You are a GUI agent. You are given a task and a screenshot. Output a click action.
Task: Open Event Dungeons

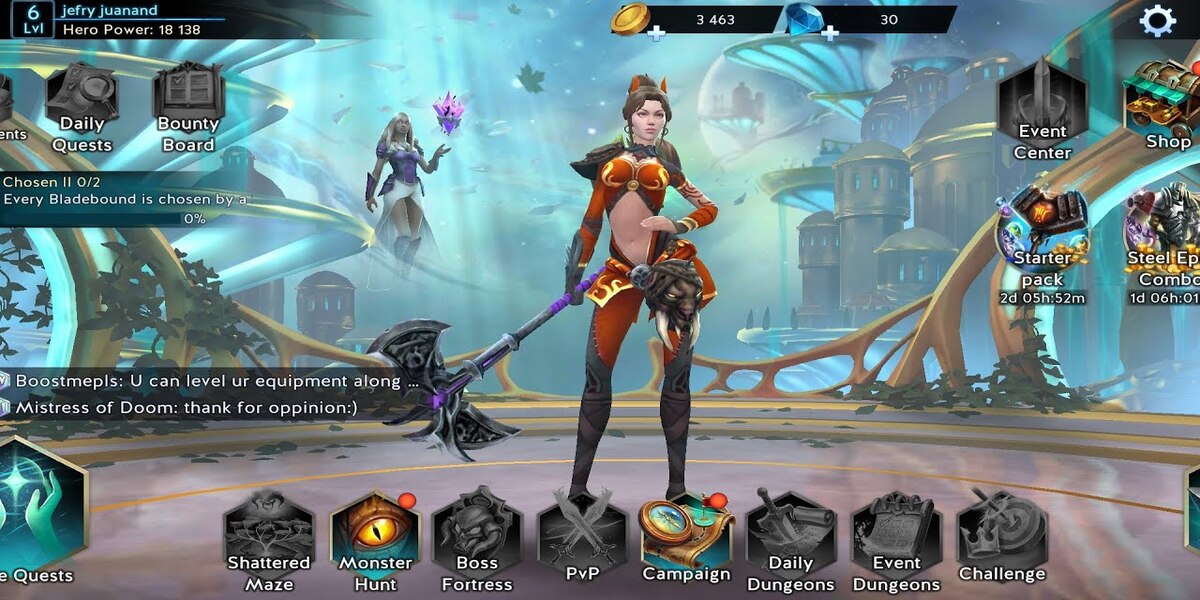pos(896,541)
